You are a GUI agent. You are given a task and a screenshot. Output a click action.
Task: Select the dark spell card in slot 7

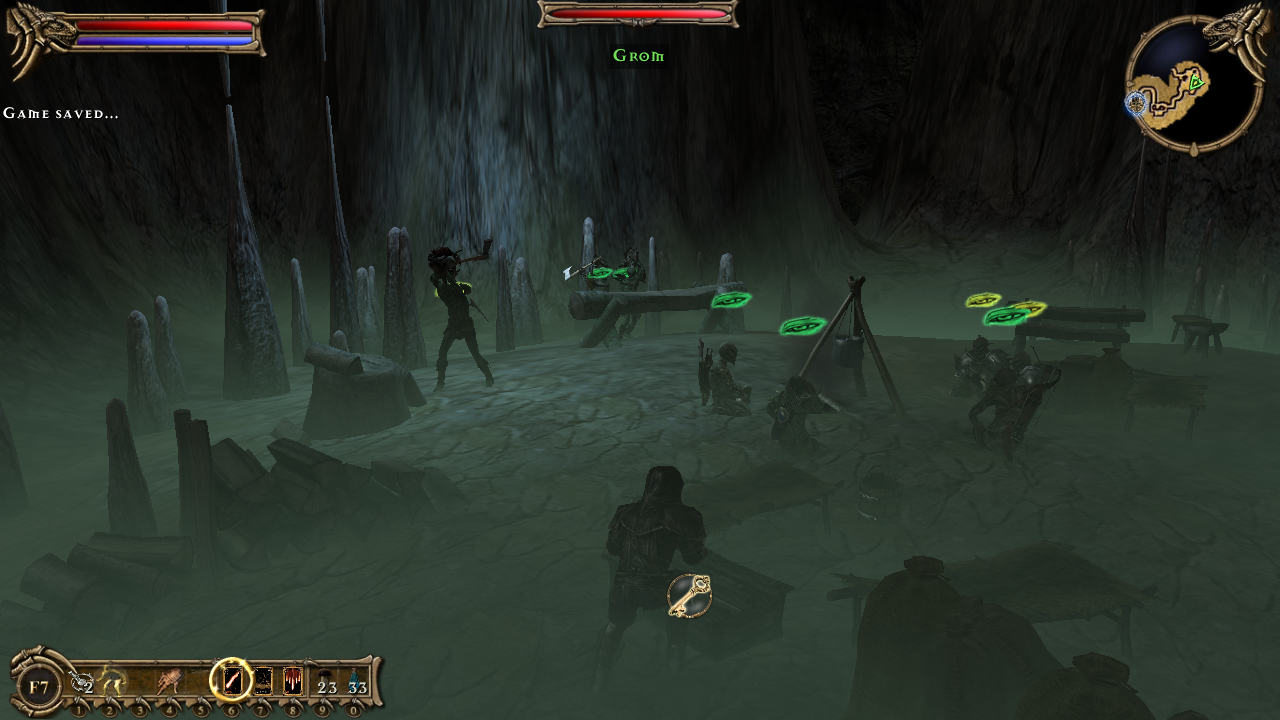pyautogui.click(x=263, y=682)
